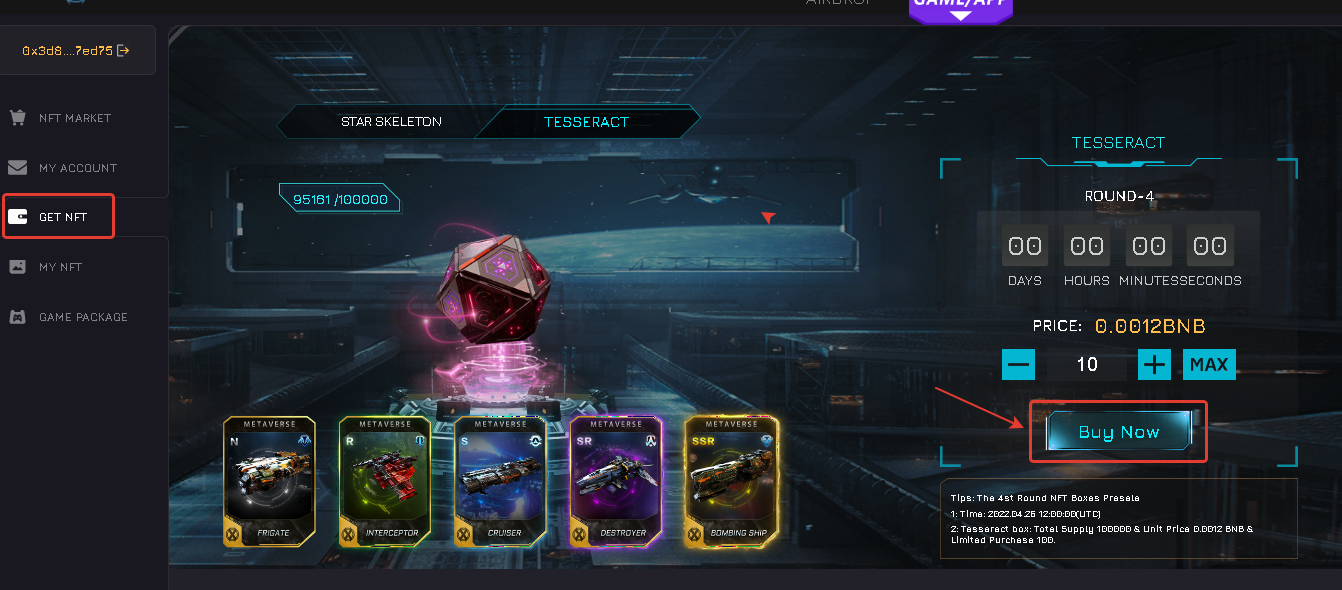Set quantity with the MAX button

1209,364
